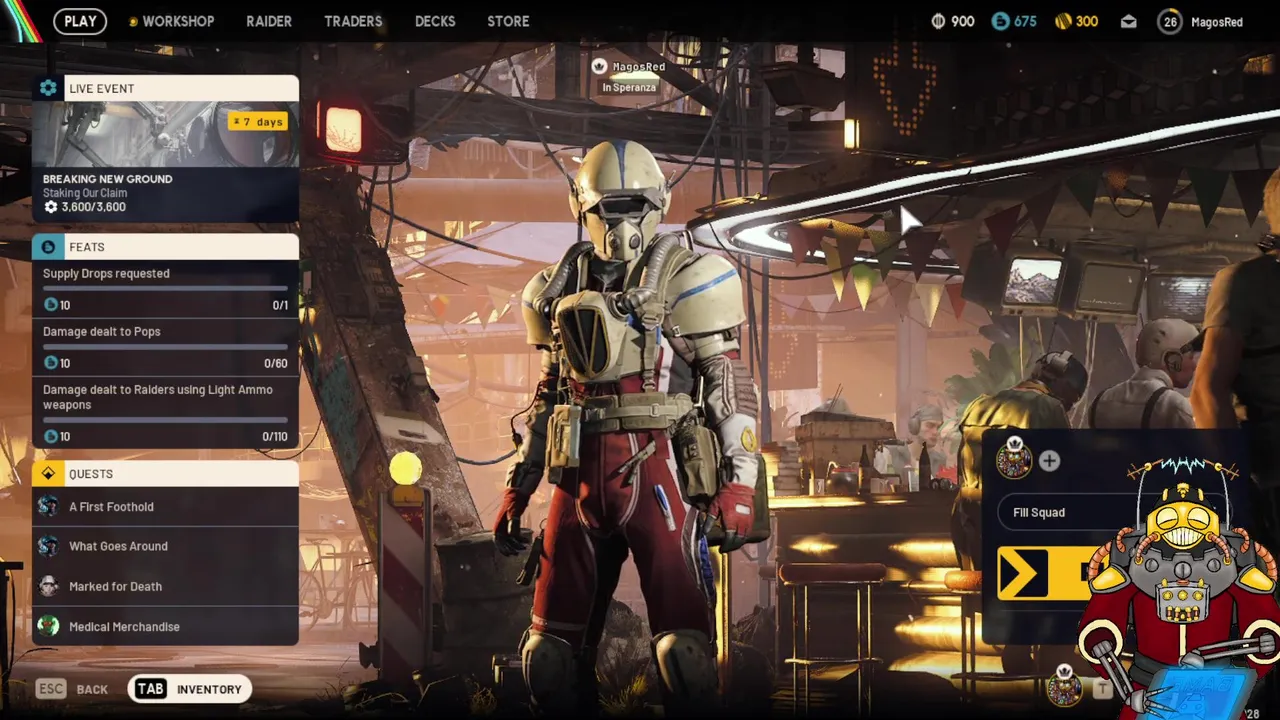Screen dimensions: 1280x720
Task: Select the Damage dealt to Pops feat
Action: [165, 346]
